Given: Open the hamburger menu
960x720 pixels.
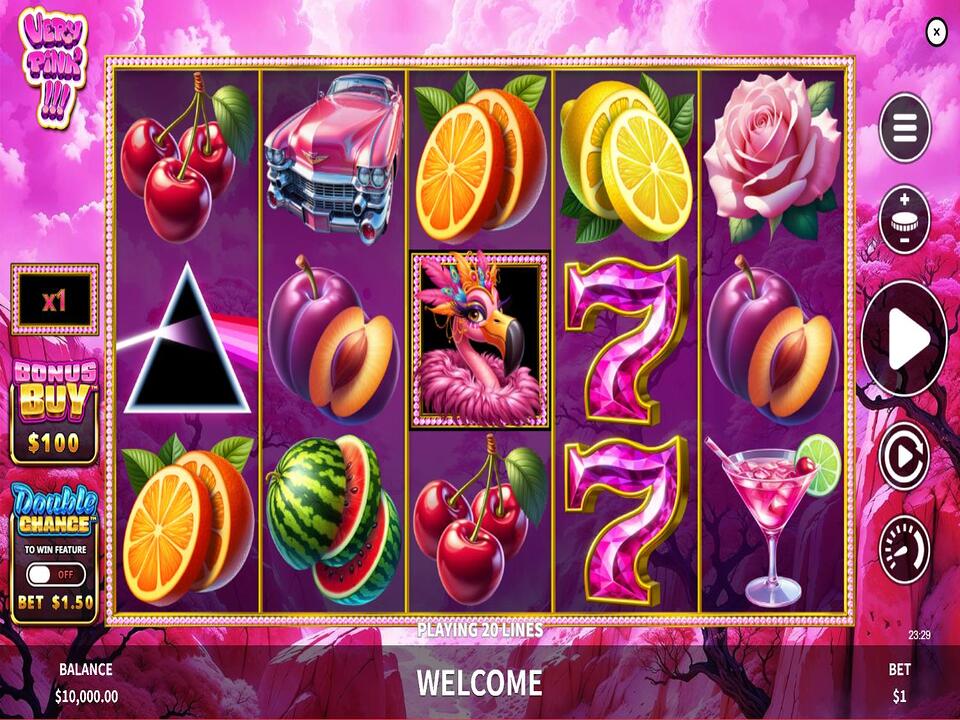Looking at the screenshot, I should point(904,127).
